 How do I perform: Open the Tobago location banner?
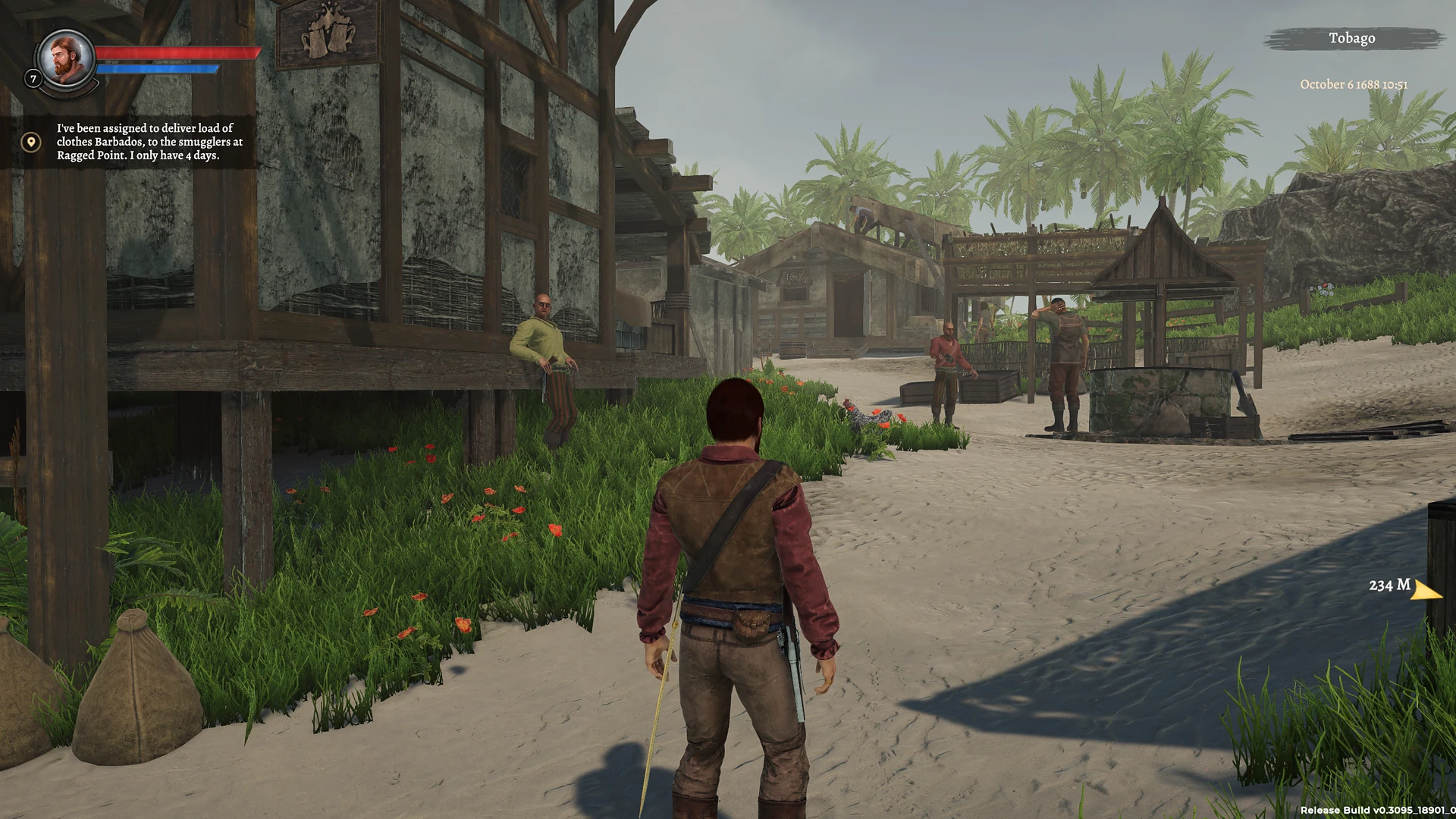1351,39
